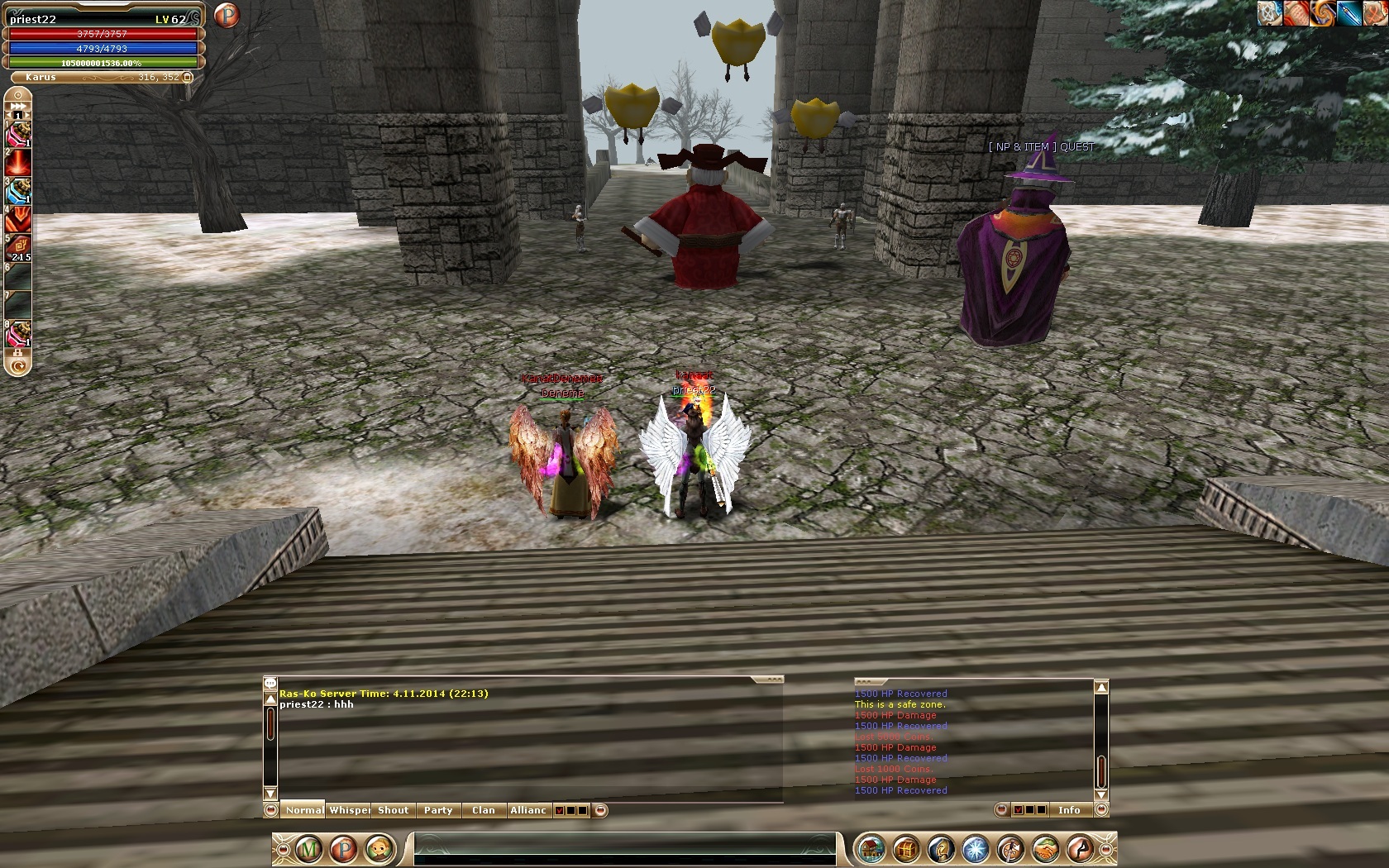Viewport: 1389px width, 868px height.
Task: Switch chat to the Whisper tab
Action: pos(349,810)
